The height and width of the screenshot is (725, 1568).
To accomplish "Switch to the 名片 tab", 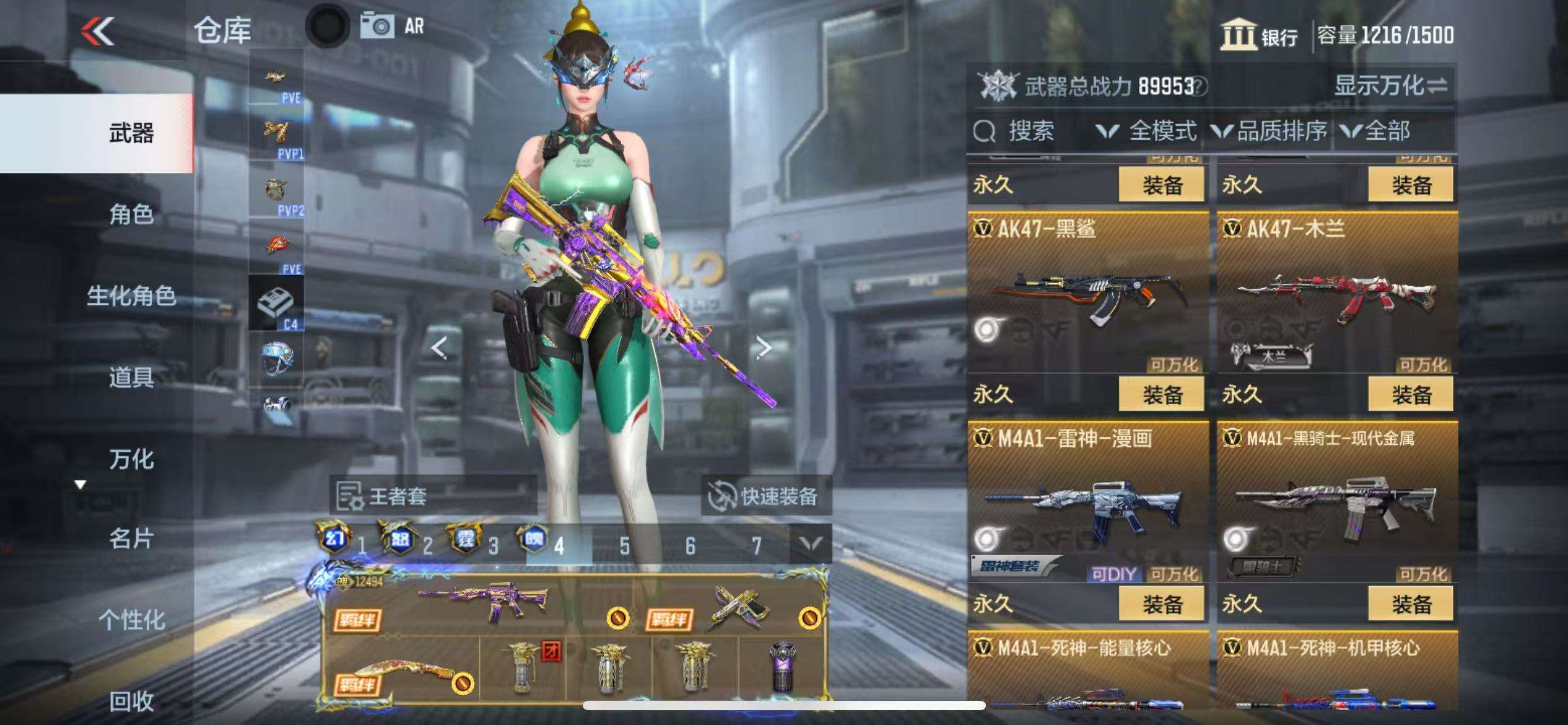I will pos(131,538).
